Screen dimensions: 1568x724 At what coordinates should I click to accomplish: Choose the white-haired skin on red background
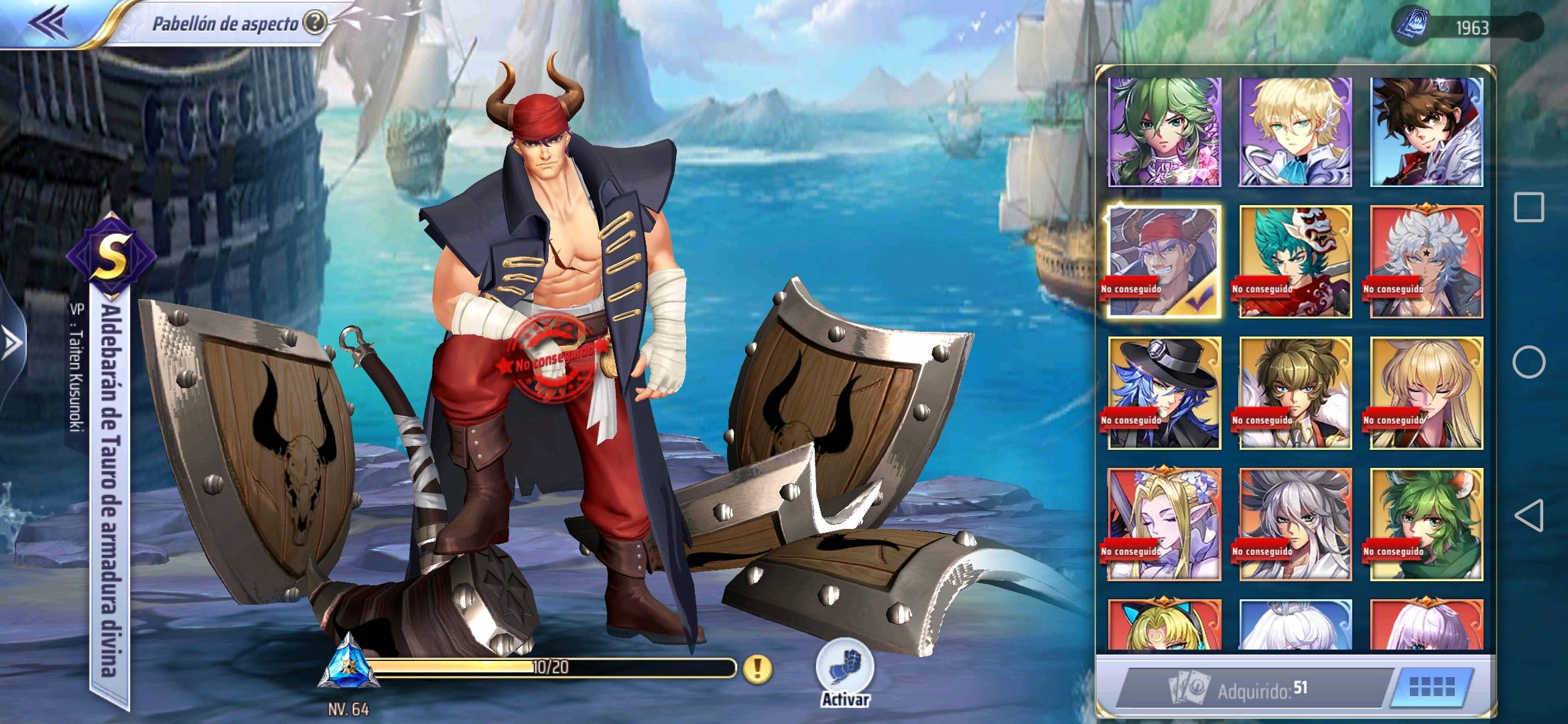1427,261
